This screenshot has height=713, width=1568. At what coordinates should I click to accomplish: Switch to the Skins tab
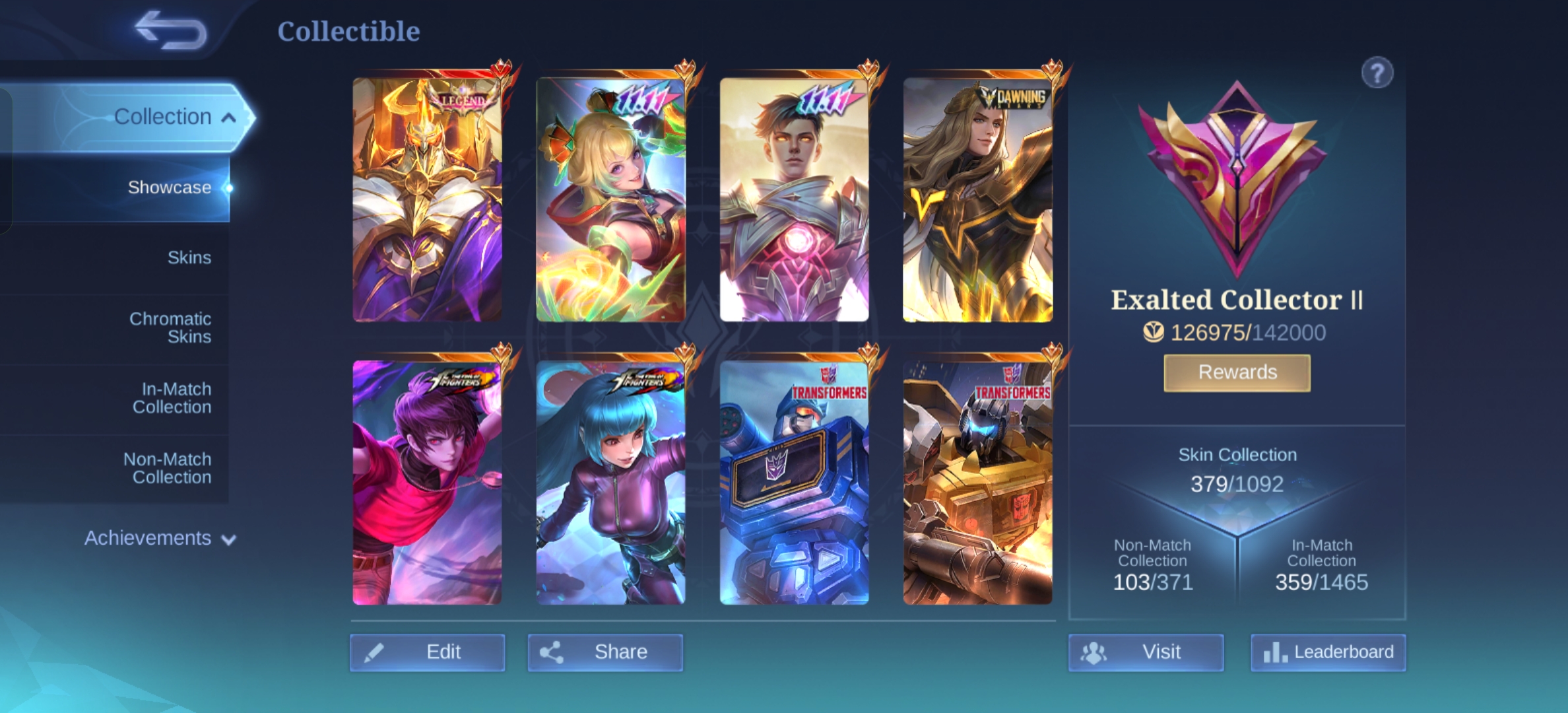189,257
